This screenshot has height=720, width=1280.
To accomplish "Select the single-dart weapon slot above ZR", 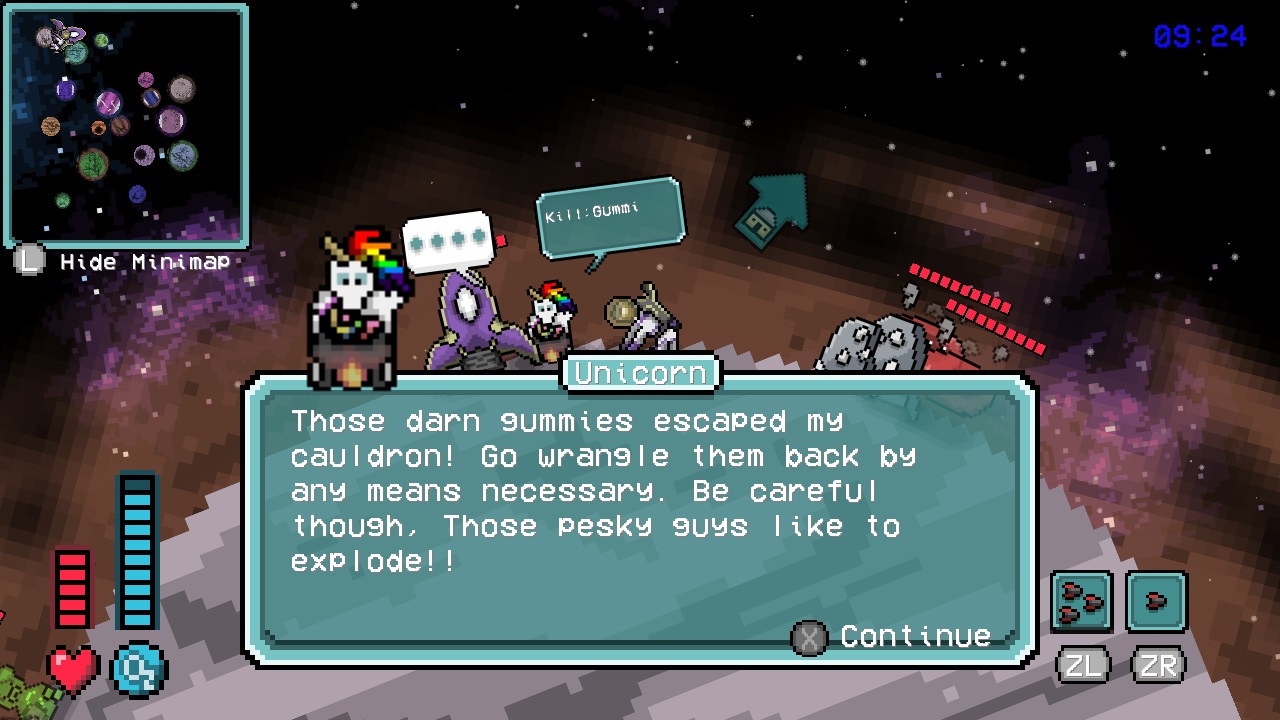I will [1156, 601].
